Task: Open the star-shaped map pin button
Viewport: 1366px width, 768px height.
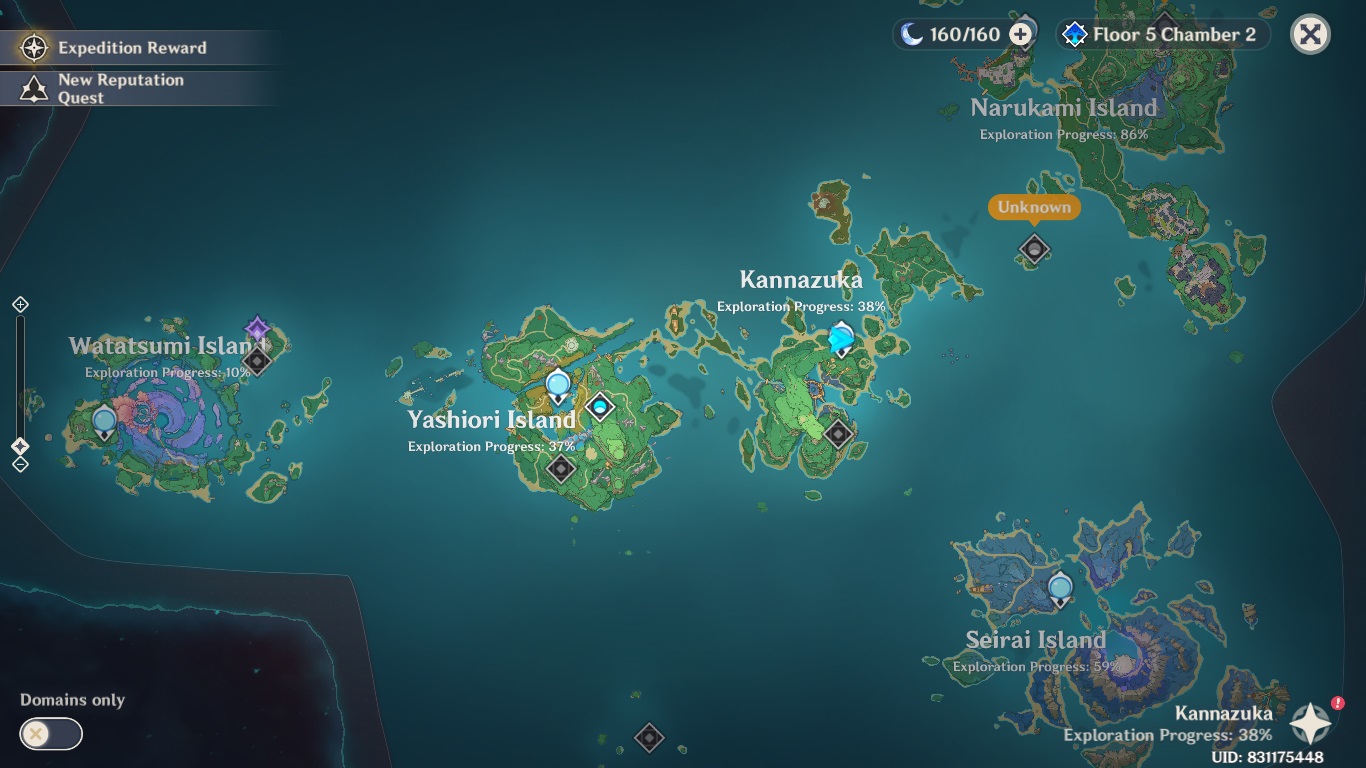Action: click(x=1311, y=723)
